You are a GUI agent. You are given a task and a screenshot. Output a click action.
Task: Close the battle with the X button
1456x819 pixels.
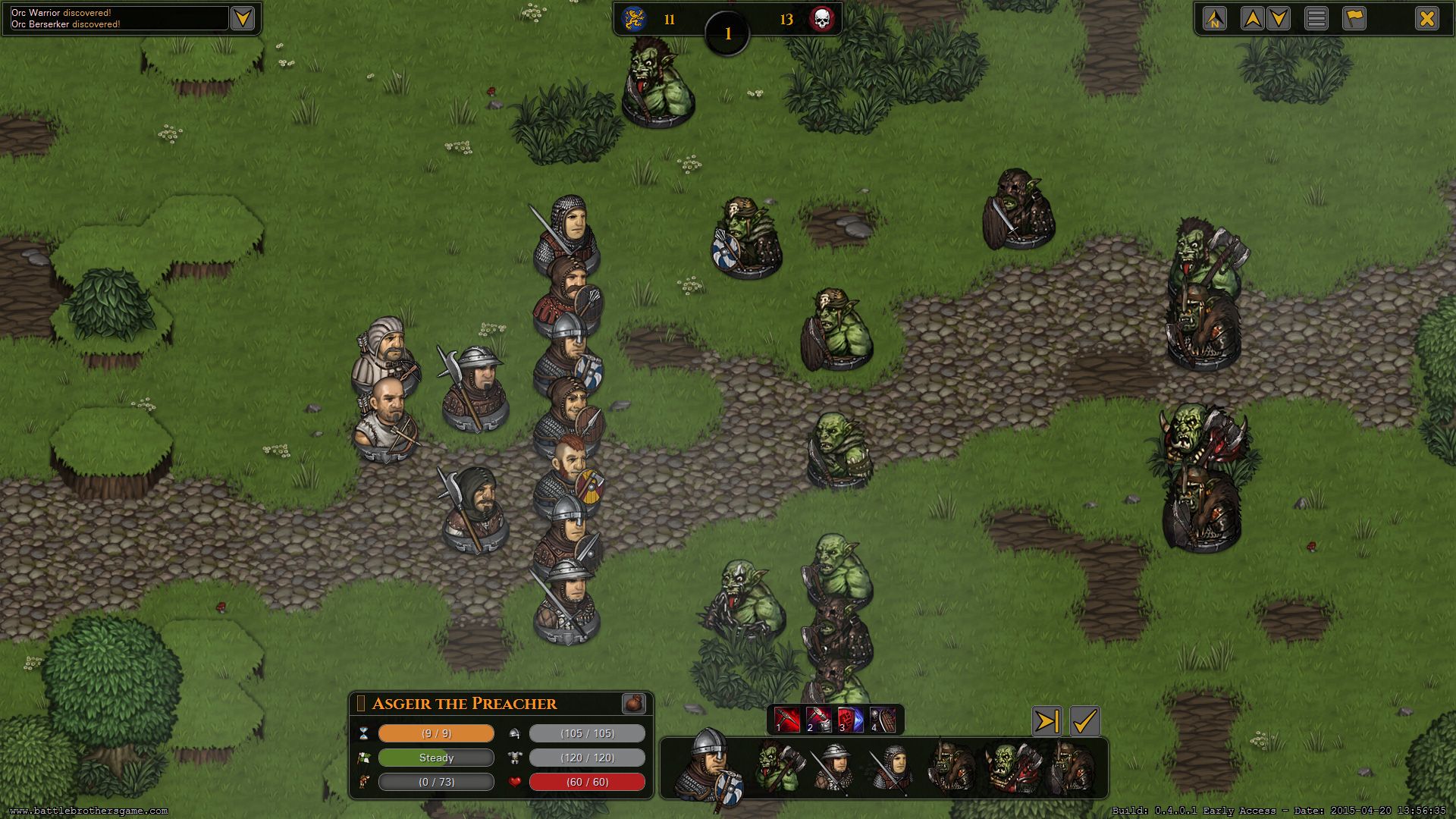click(x=1426, y=18)
